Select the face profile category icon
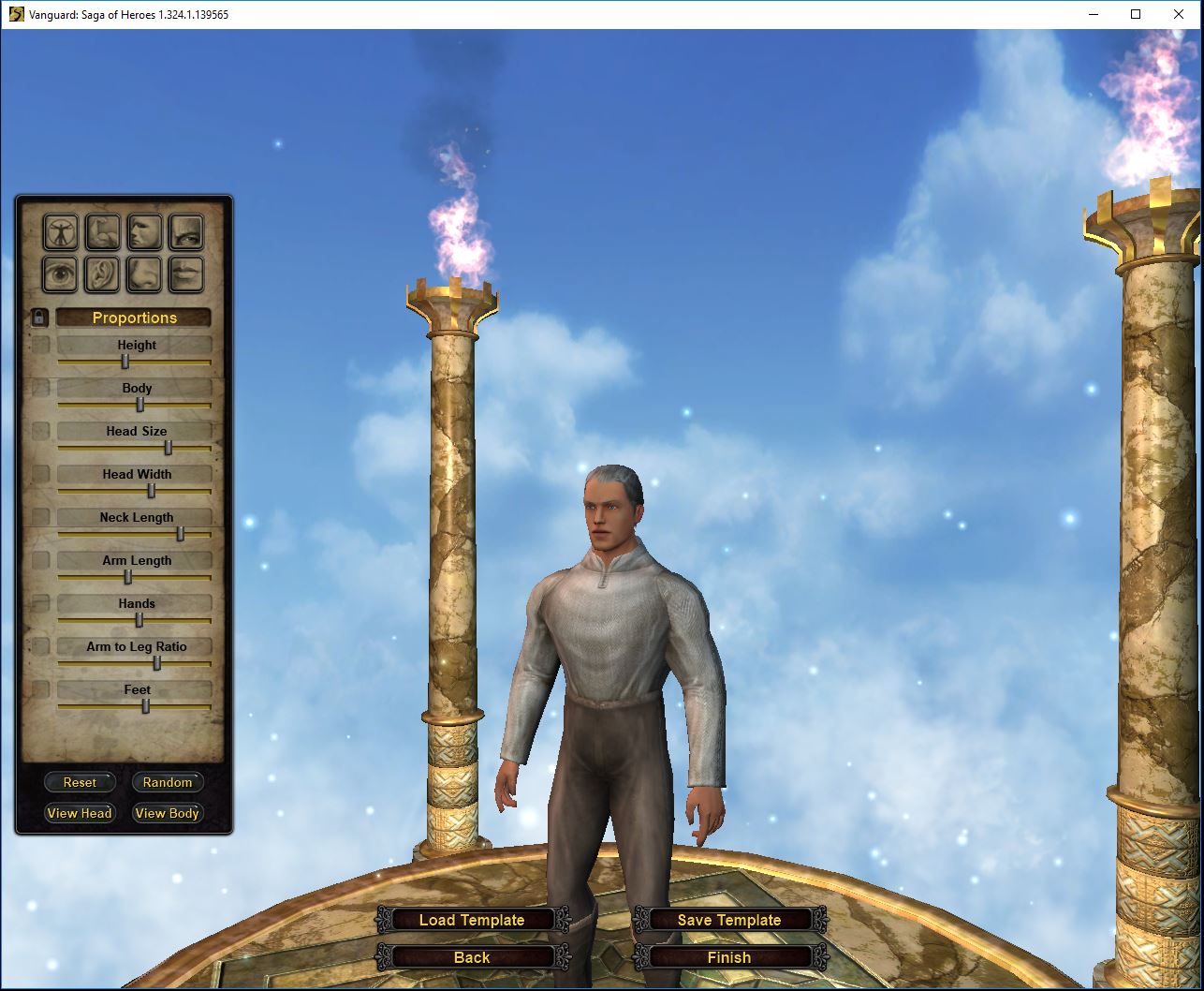 [145, 232]
